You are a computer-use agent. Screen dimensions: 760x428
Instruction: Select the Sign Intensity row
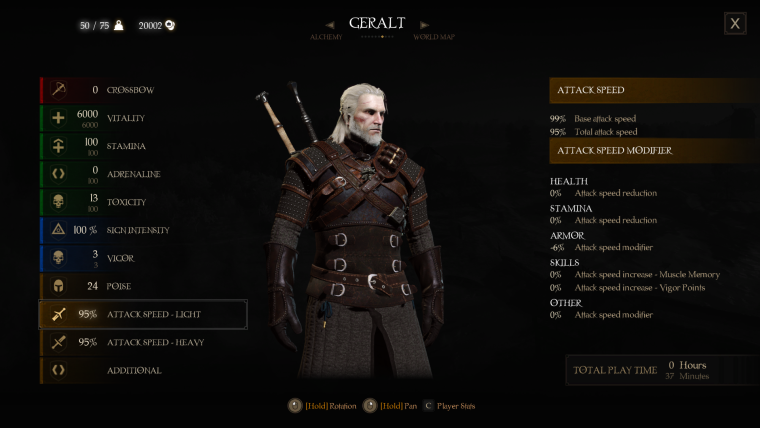(142, 230)
